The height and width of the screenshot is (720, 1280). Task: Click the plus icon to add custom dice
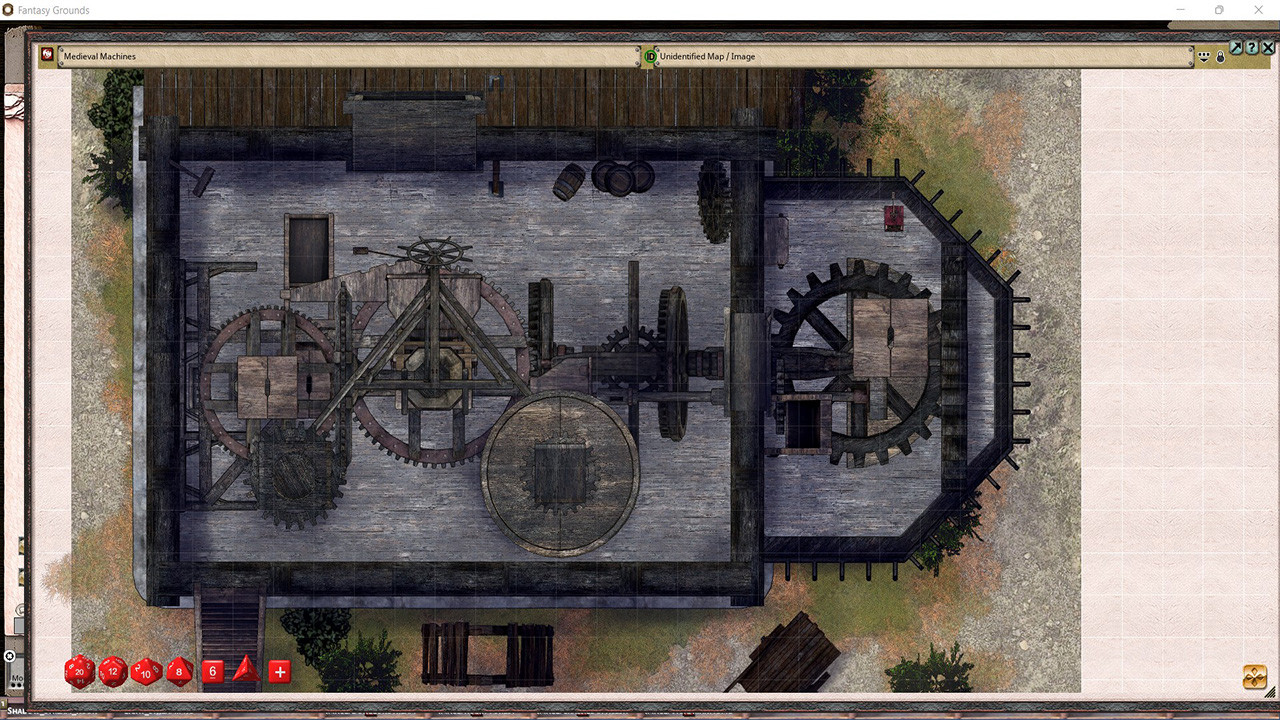pos(279,671)
